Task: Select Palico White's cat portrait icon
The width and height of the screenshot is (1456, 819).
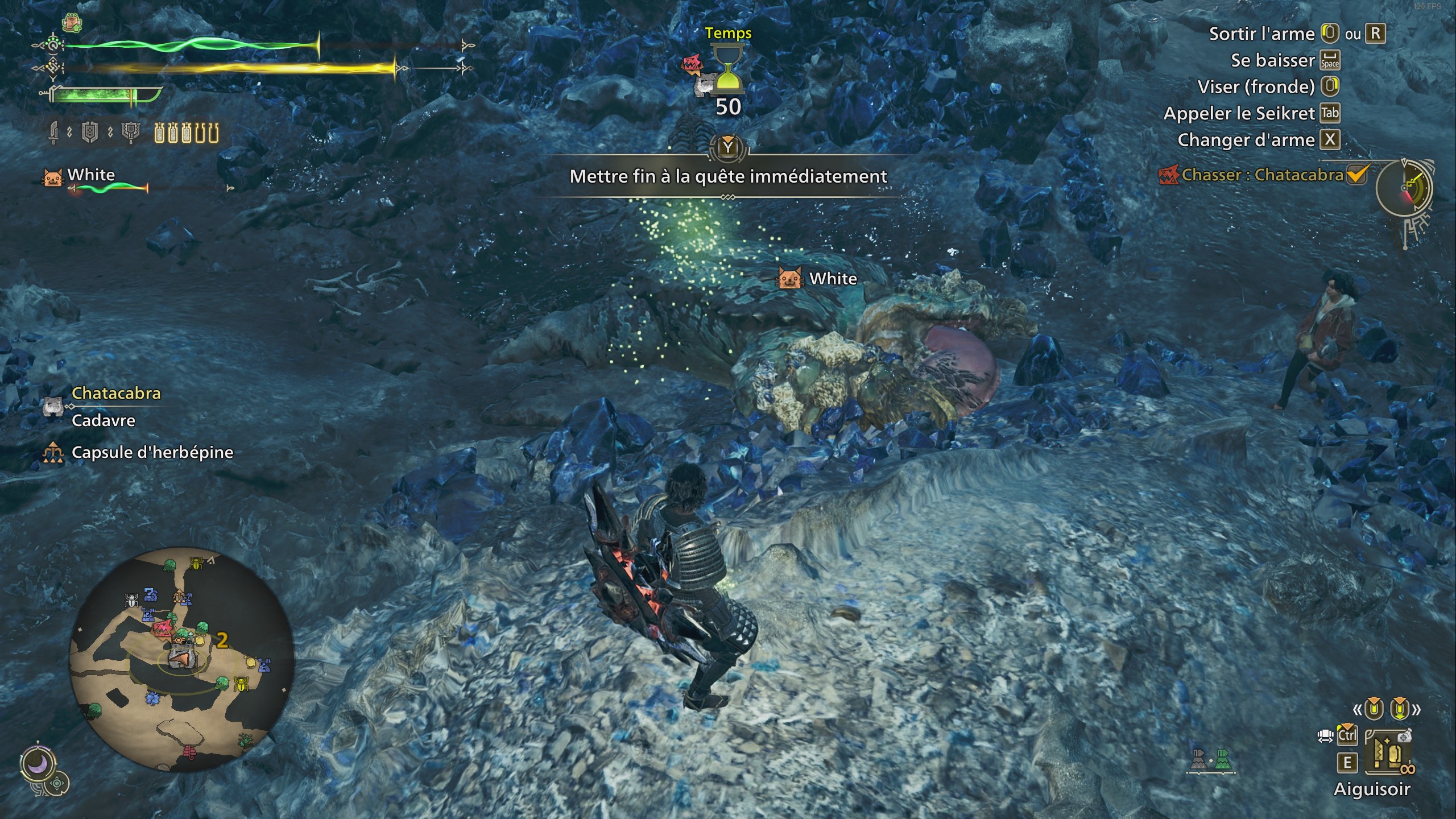Action: tap(51, 178)
